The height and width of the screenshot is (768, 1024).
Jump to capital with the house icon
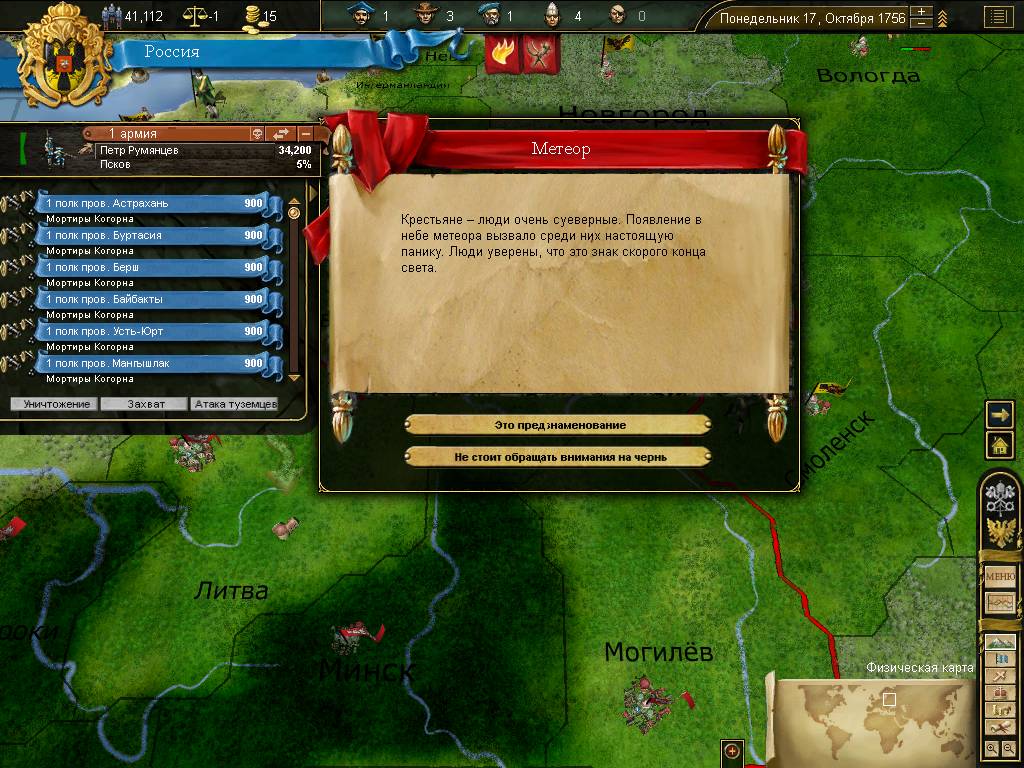tap(999, 445)
